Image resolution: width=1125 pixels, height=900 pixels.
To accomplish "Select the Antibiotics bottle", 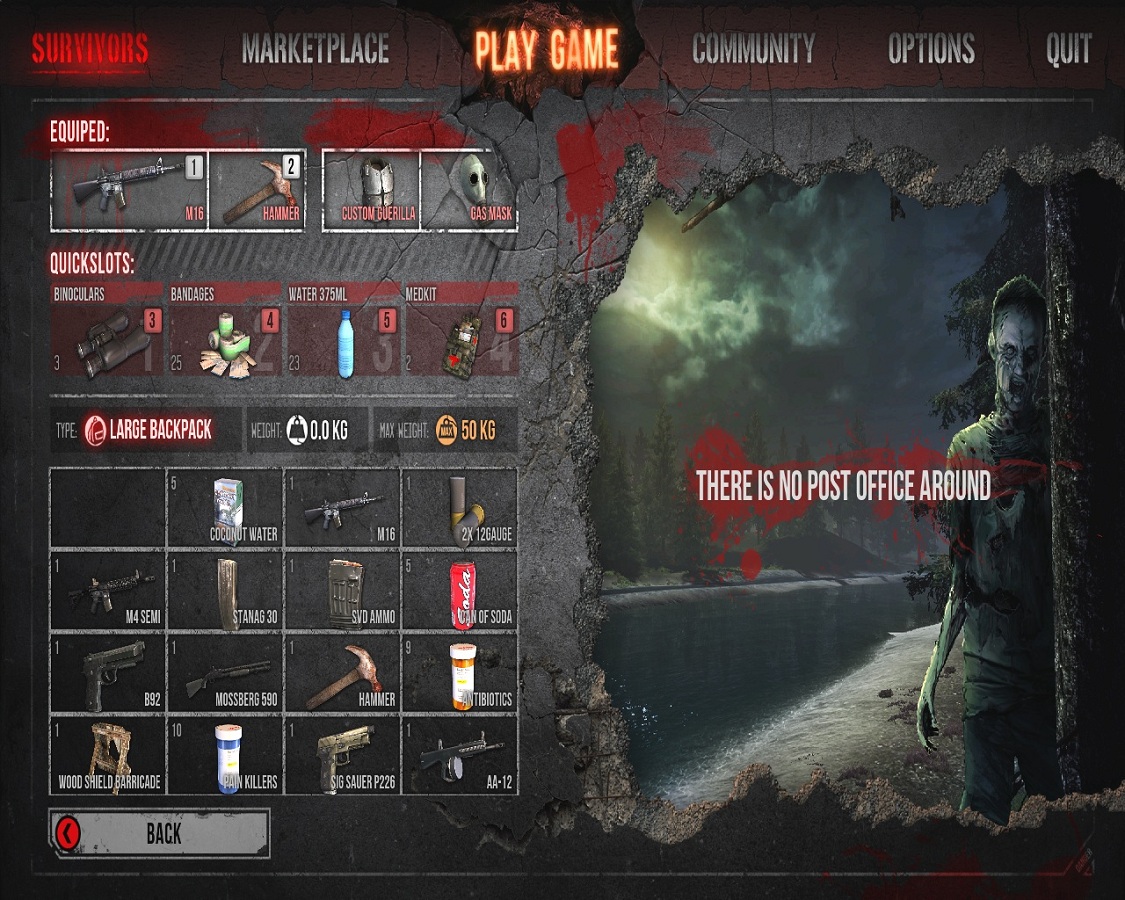I will click(460, 672).
